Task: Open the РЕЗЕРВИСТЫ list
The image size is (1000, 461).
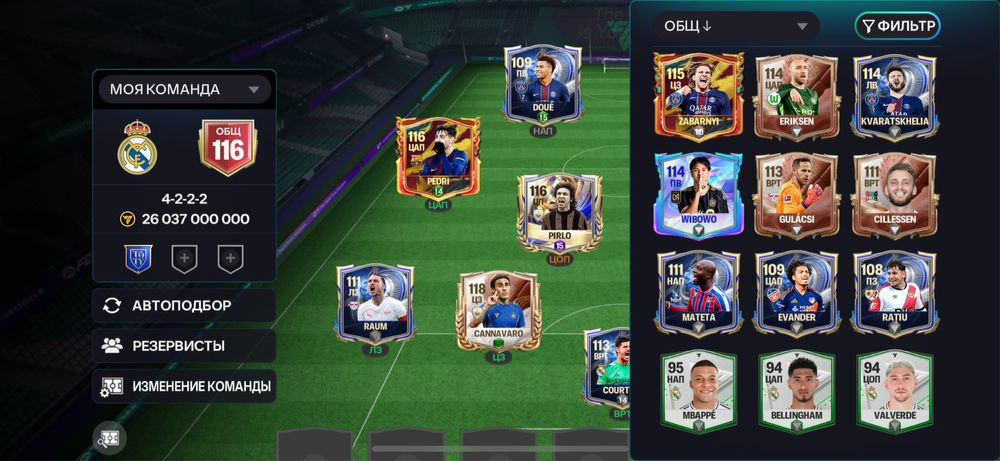Action: point(184,346)
